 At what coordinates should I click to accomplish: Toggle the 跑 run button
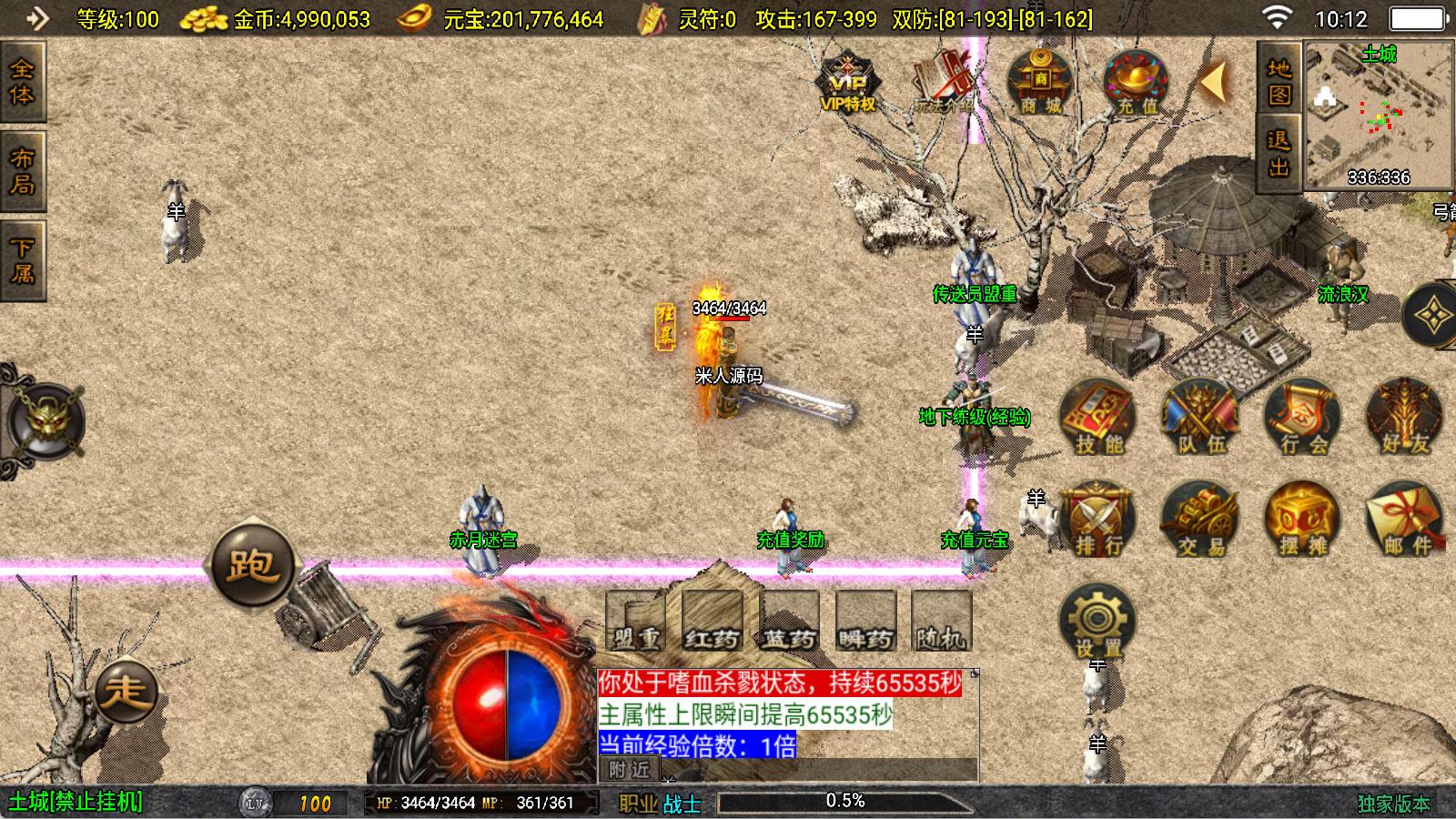pos(253,564)
